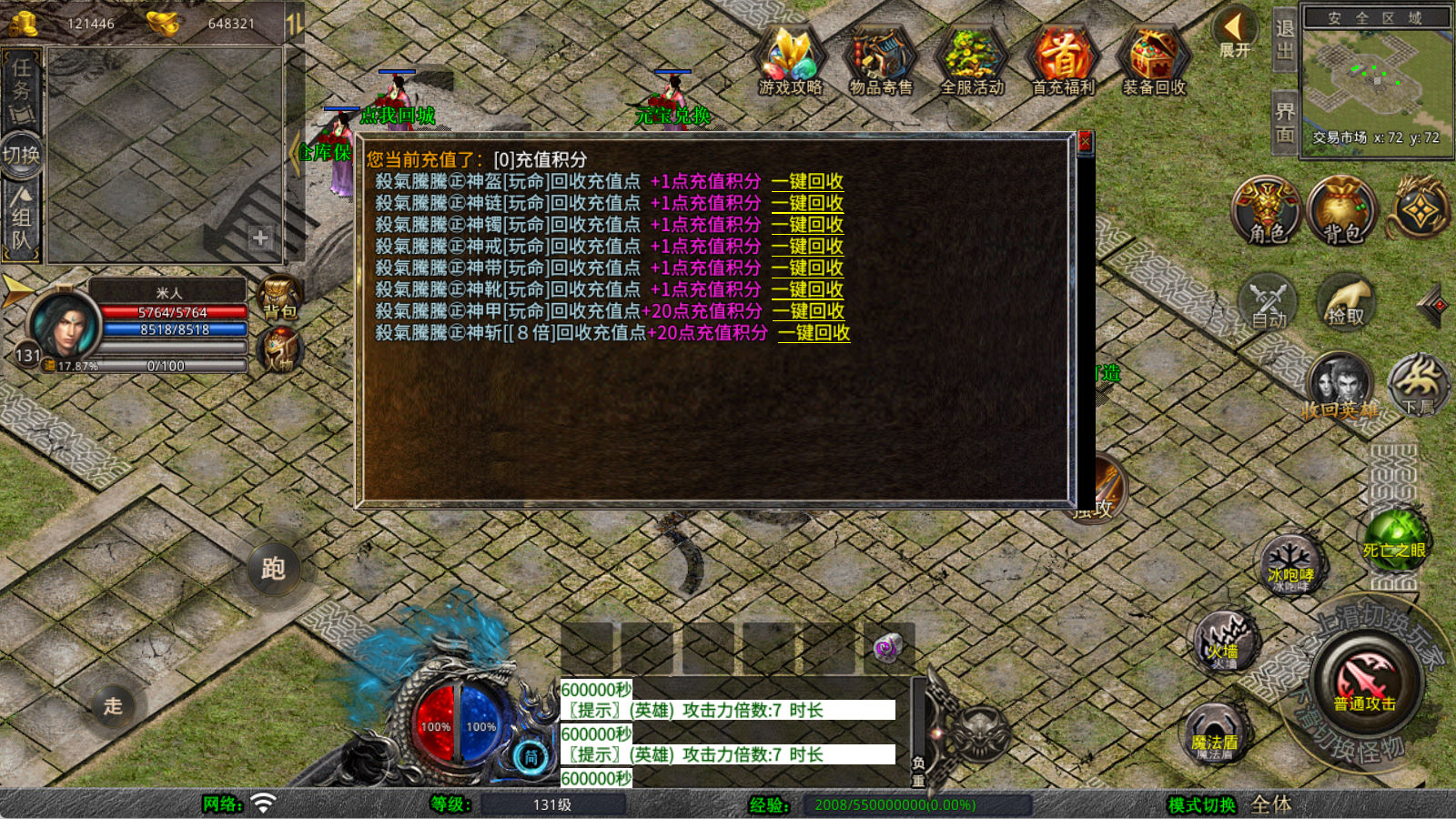Toggle the 展开 expand arrow button

tap(1235, 33)
